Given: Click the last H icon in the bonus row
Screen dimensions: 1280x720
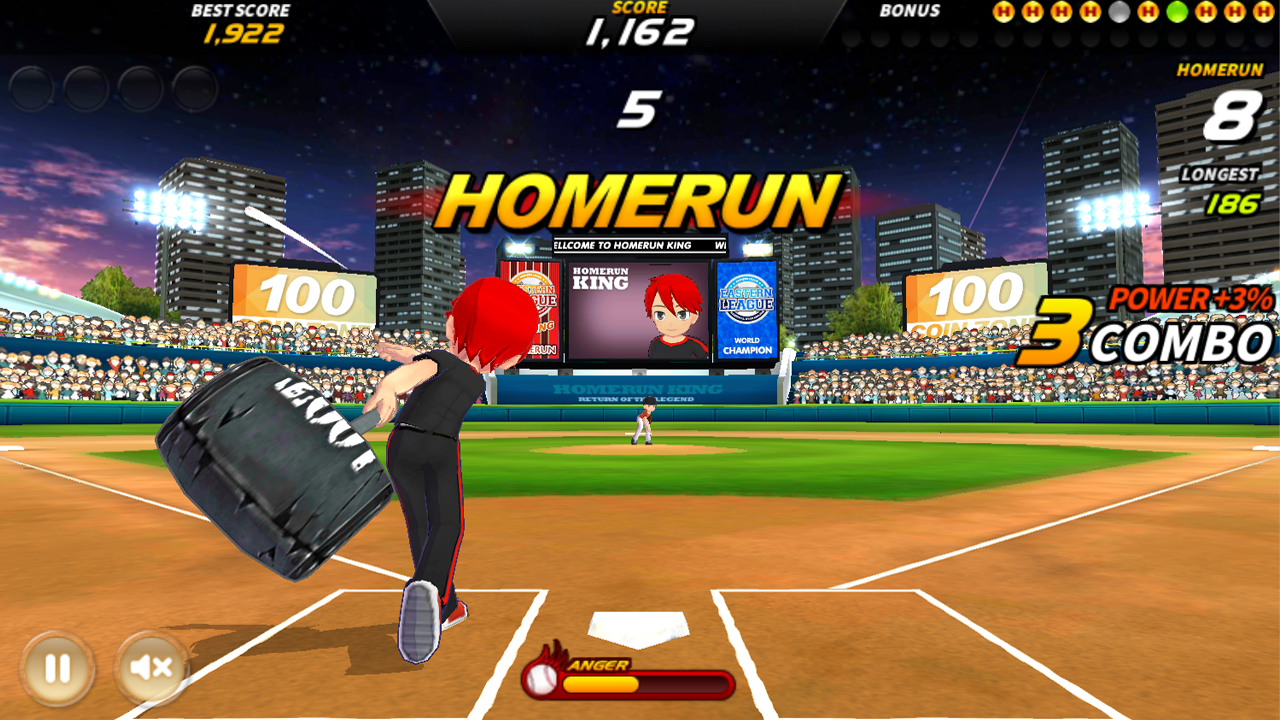Looking at the screenshot, I should [1263, 12].
